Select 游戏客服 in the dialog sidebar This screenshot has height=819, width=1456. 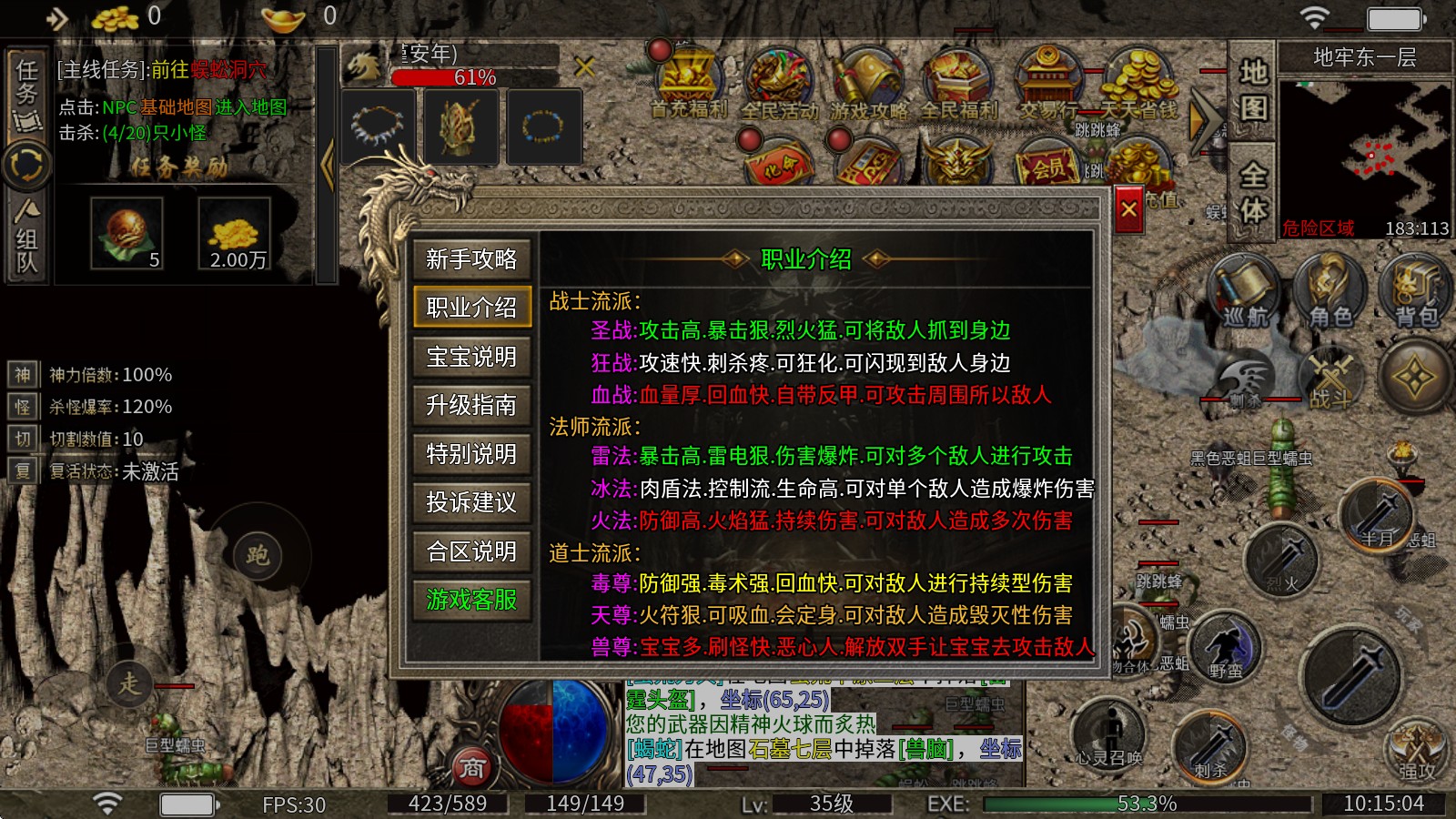coord(470,601)
